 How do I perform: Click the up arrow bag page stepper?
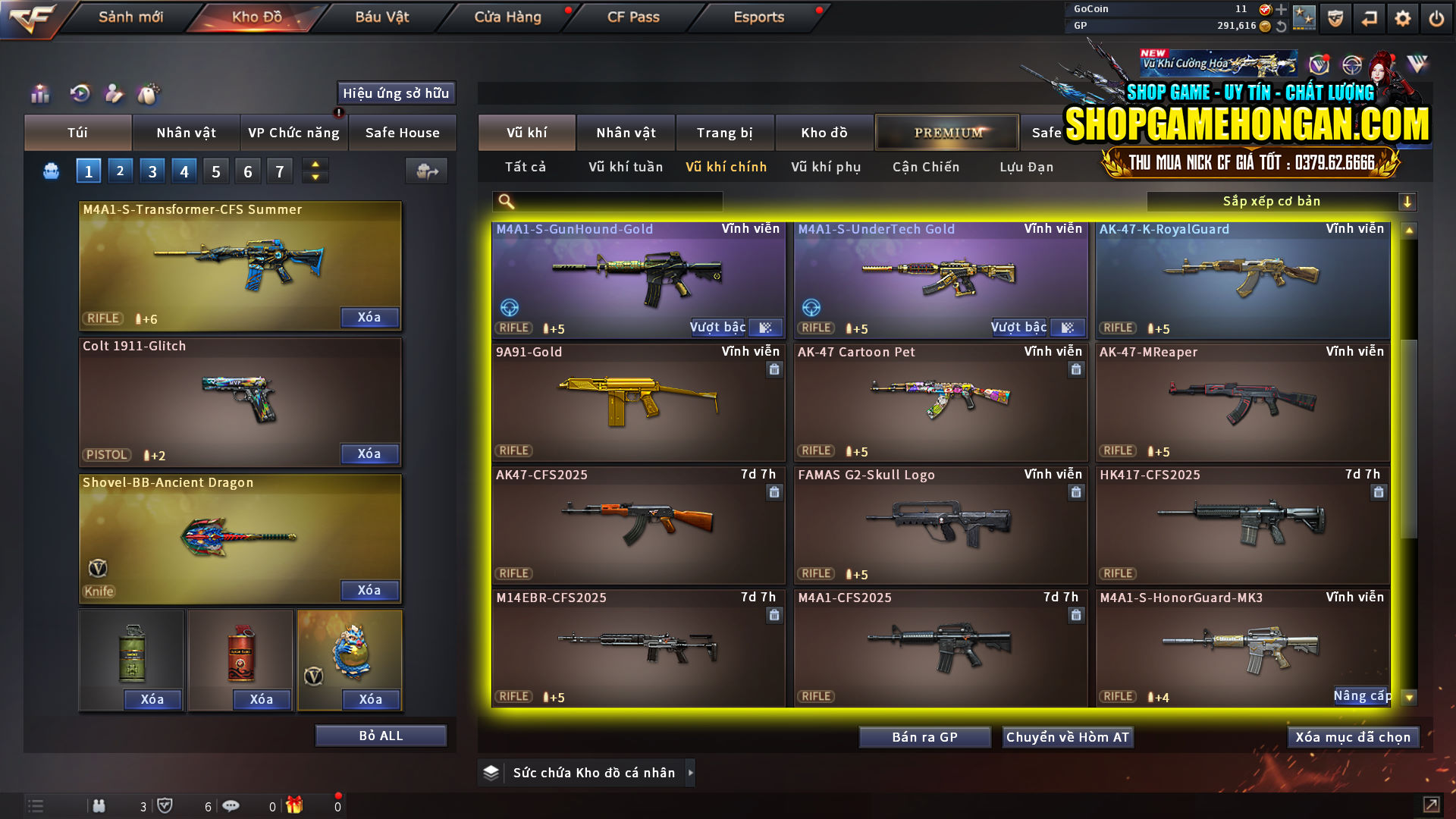coord(315,165)
